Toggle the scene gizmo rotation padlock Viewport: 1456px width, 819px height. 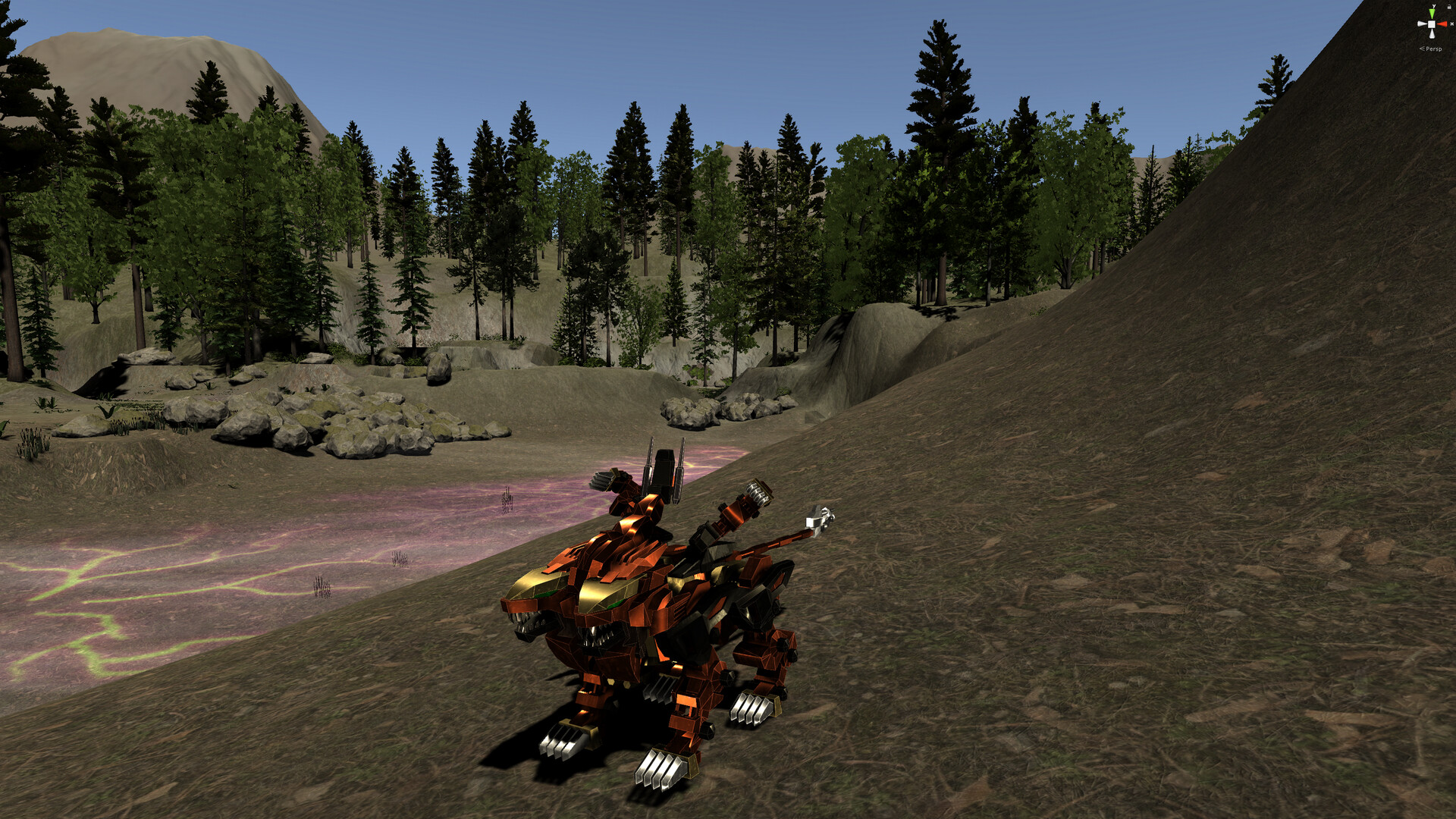[x=1448, y=7]
